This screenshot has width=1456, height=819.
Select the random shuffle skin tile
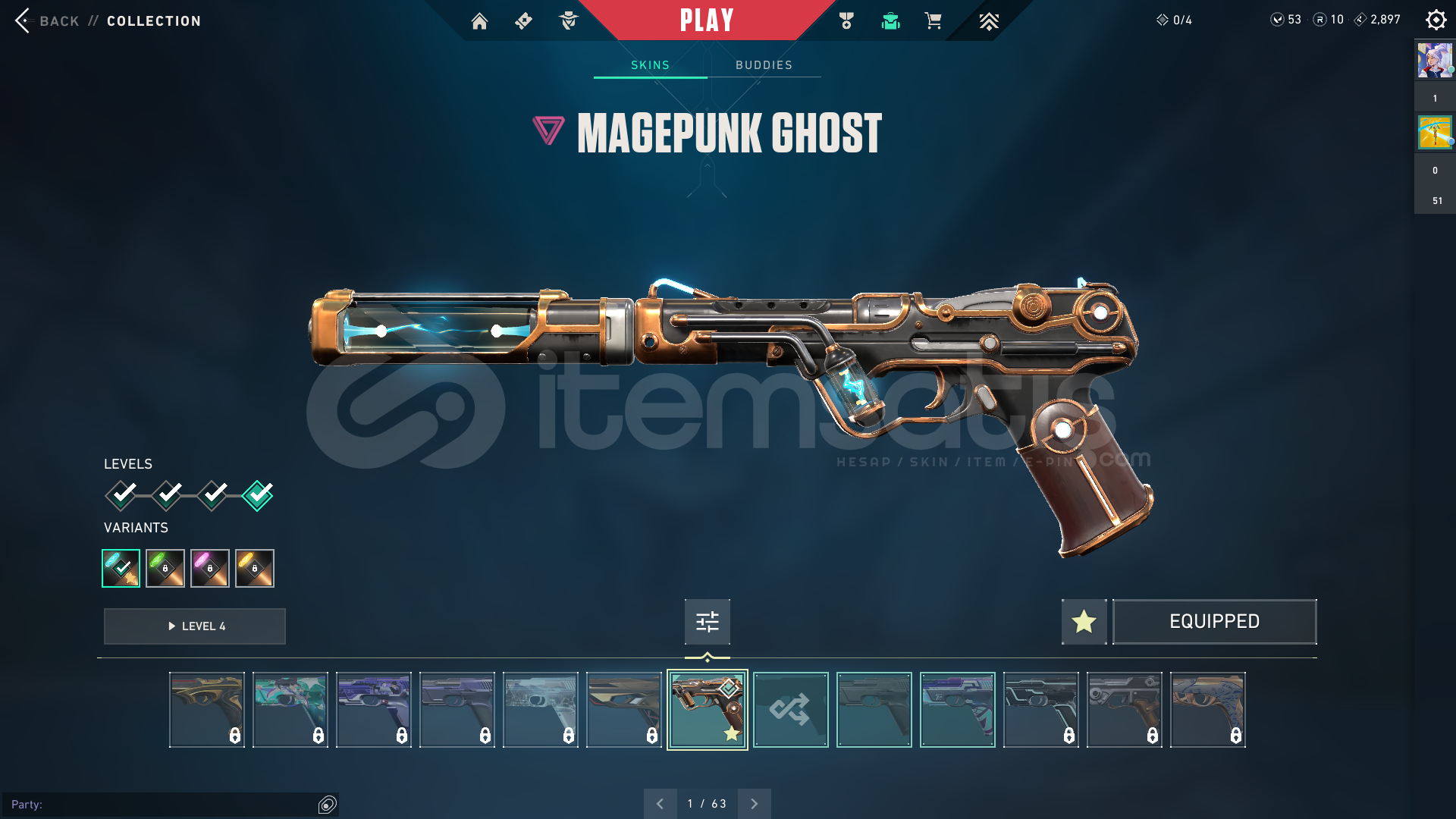coord(790,710)
